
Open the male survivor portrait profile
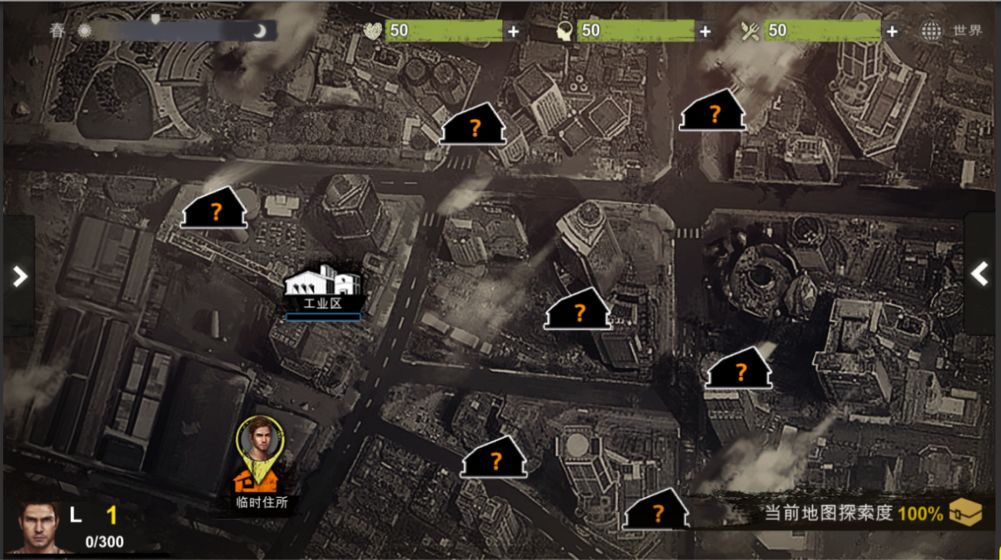(x=39, y=526)
